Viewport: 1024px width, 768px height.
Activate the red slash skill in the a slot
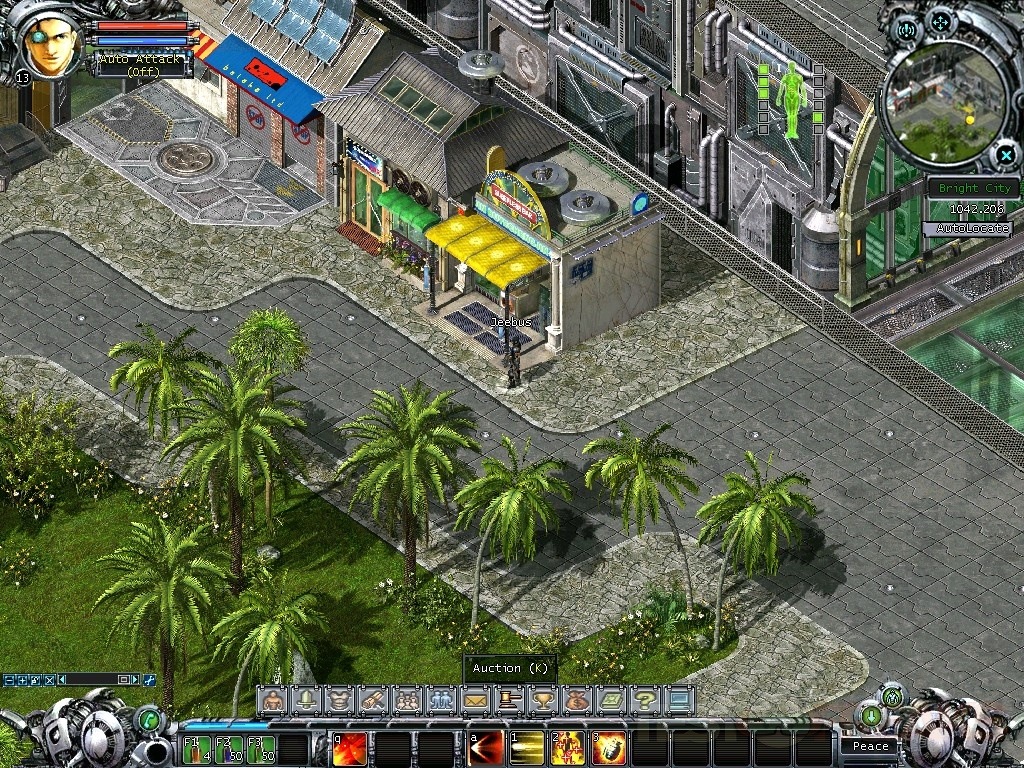point(486,748)
